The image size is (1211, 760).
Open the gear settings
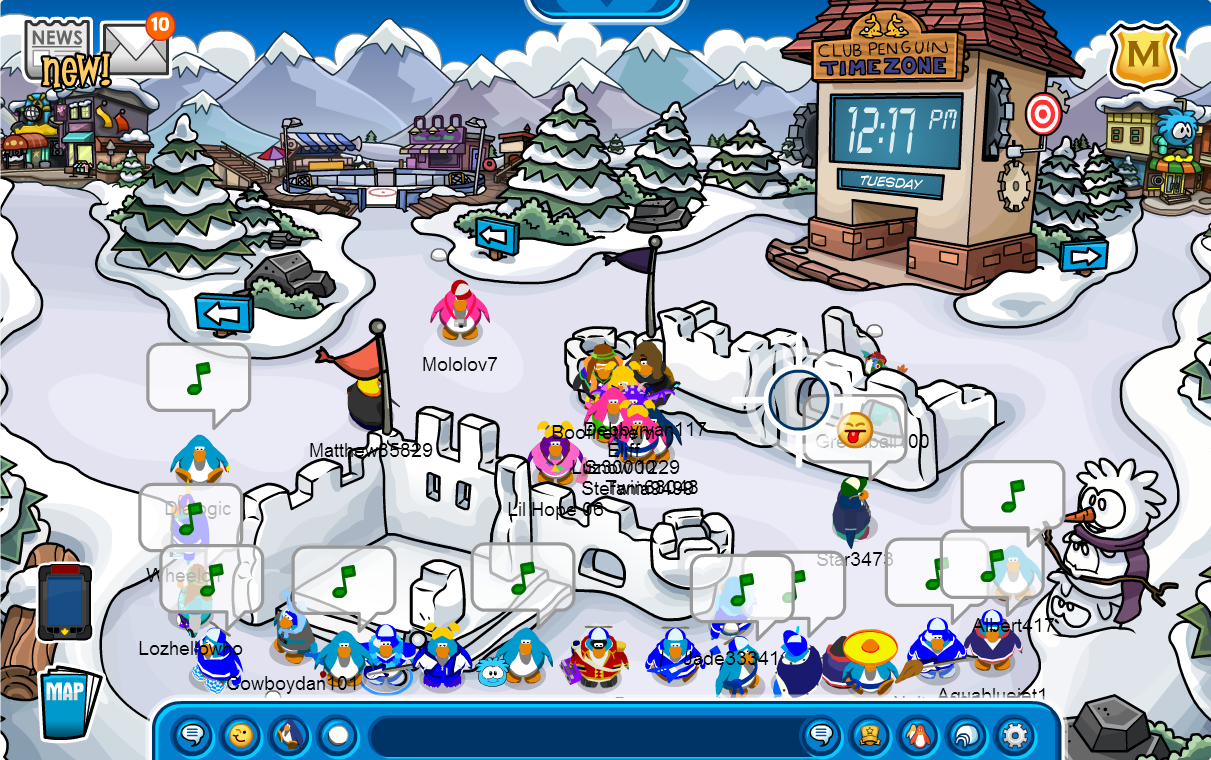[x=1015, y=737]
